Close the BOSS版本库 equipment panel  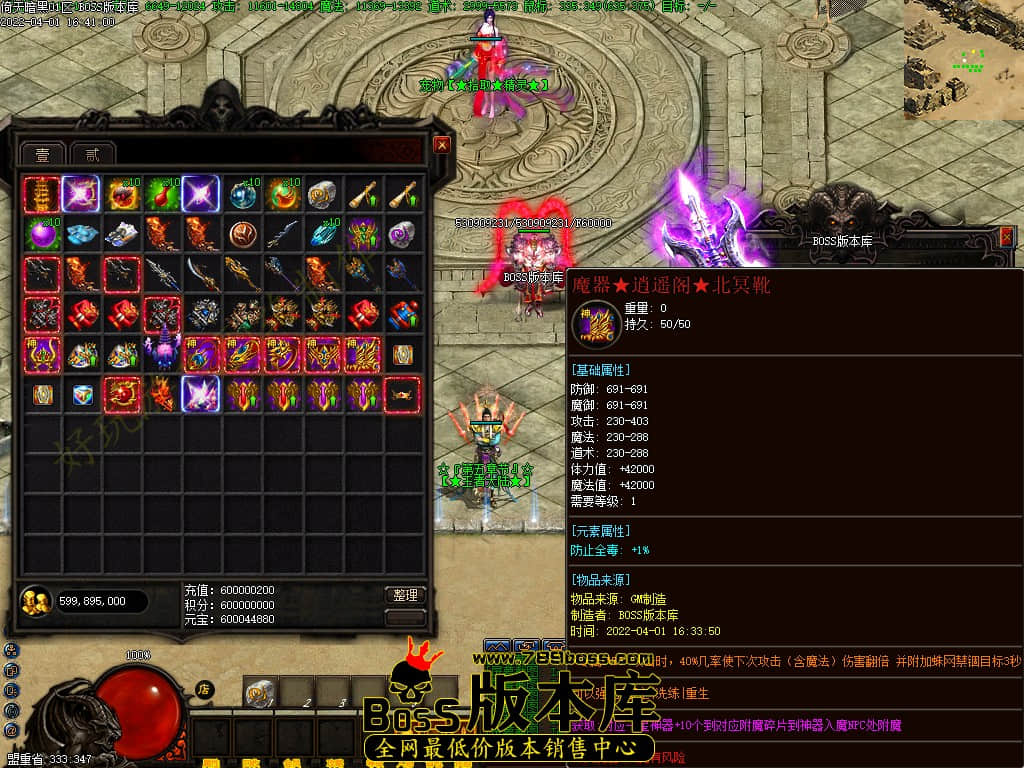coord(1007,237)
